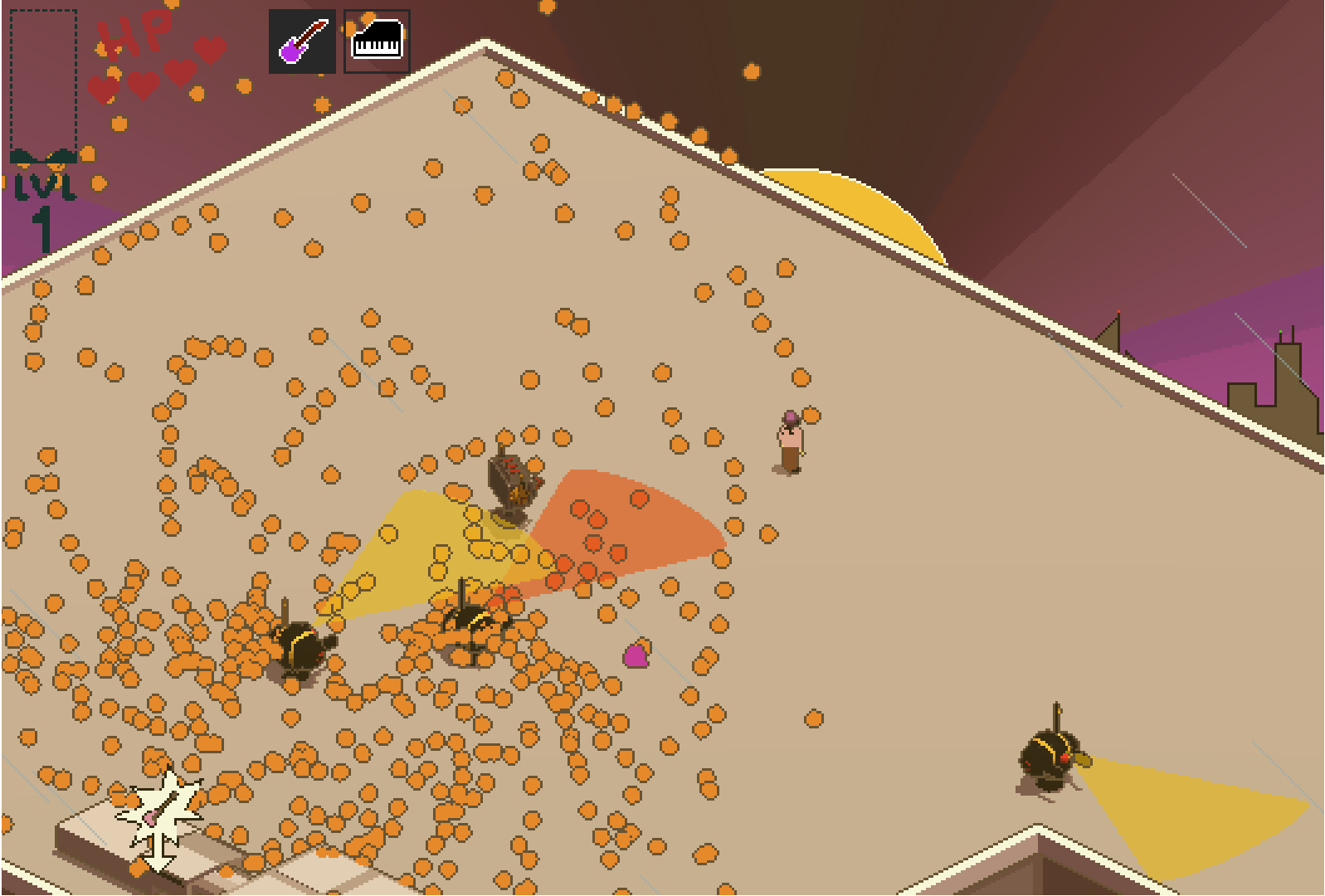
Task: Click the pink gem pickup on the floor
Action: point(635,656)
